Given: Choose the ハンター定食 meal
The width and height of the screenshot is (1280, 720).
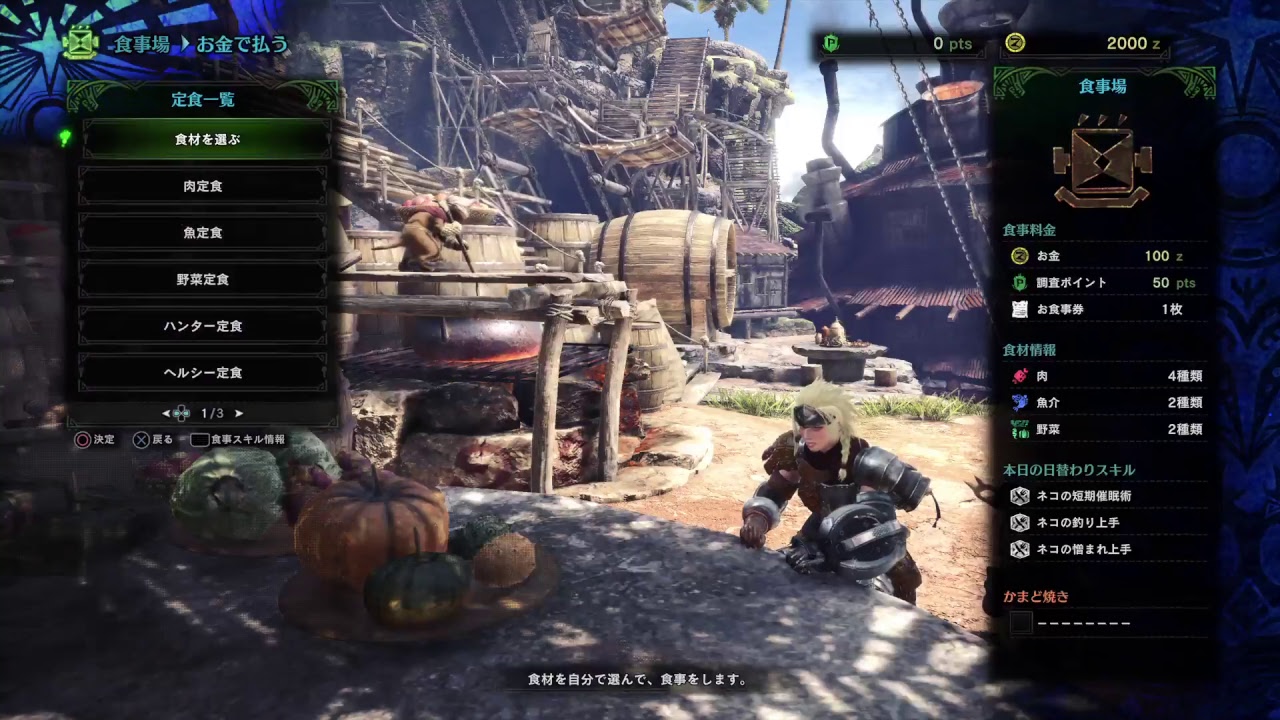Looking at the screenshot, I should click(x=203, y=326).
